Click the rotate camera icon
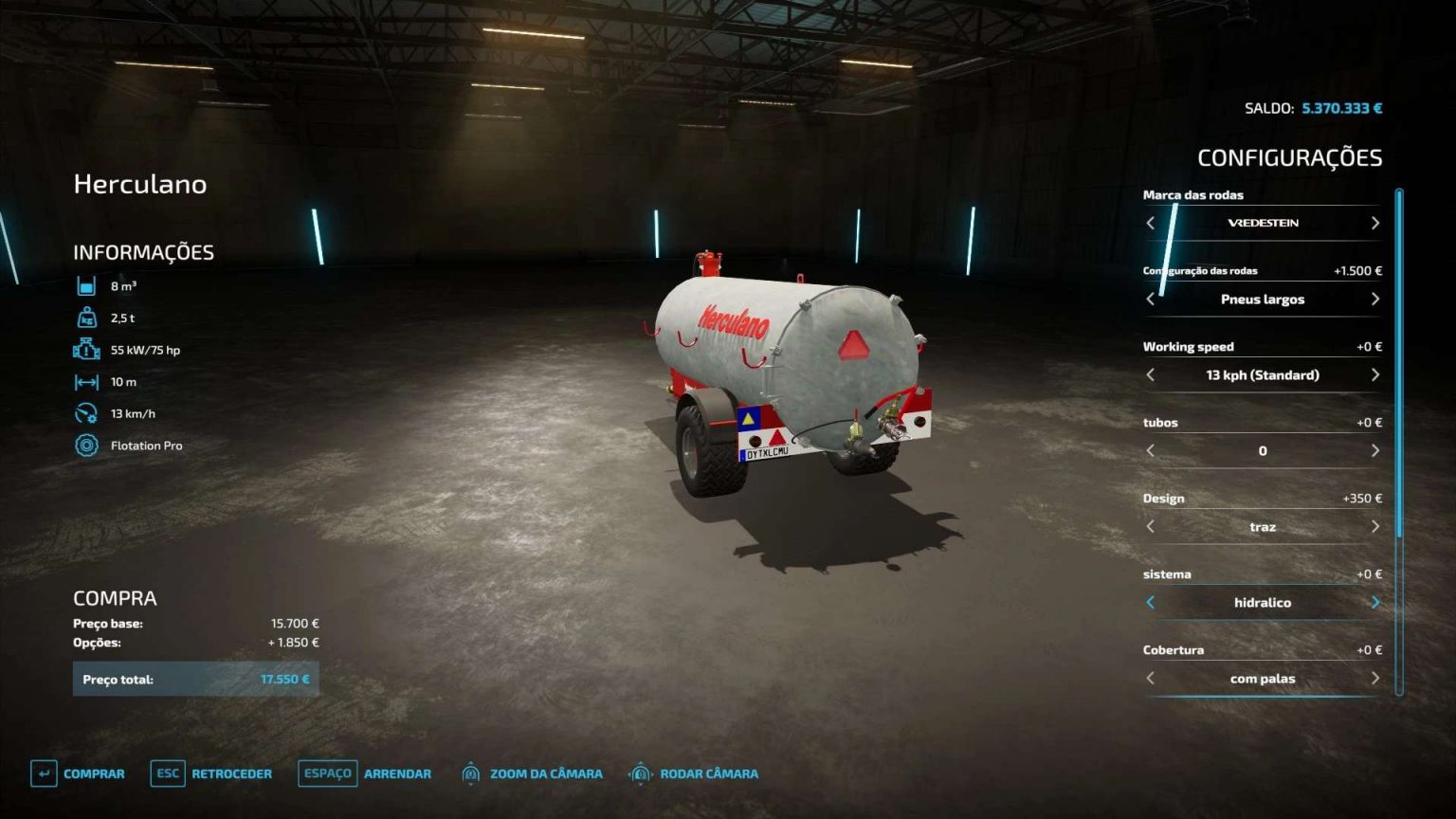Viewport: 1456px width, 819px height. click(x=644, y=773)
